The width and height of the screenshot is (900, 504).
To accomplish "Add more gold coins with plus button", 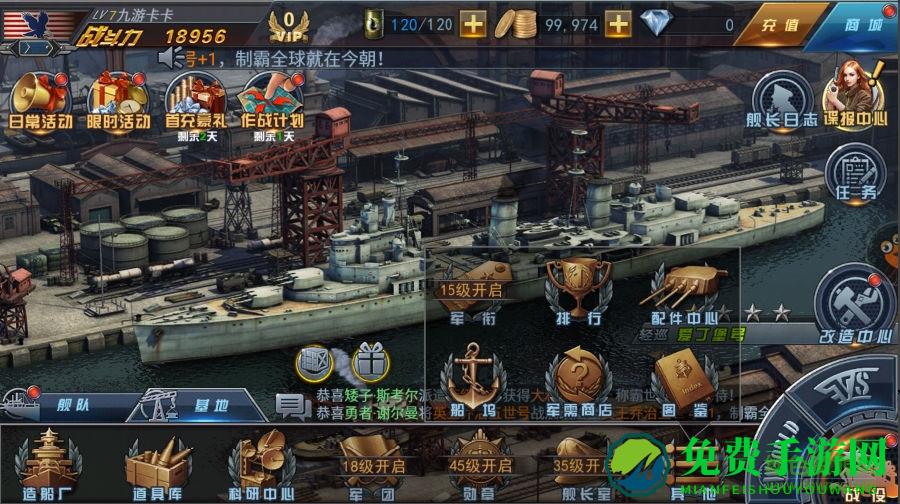I will (619, 23).
